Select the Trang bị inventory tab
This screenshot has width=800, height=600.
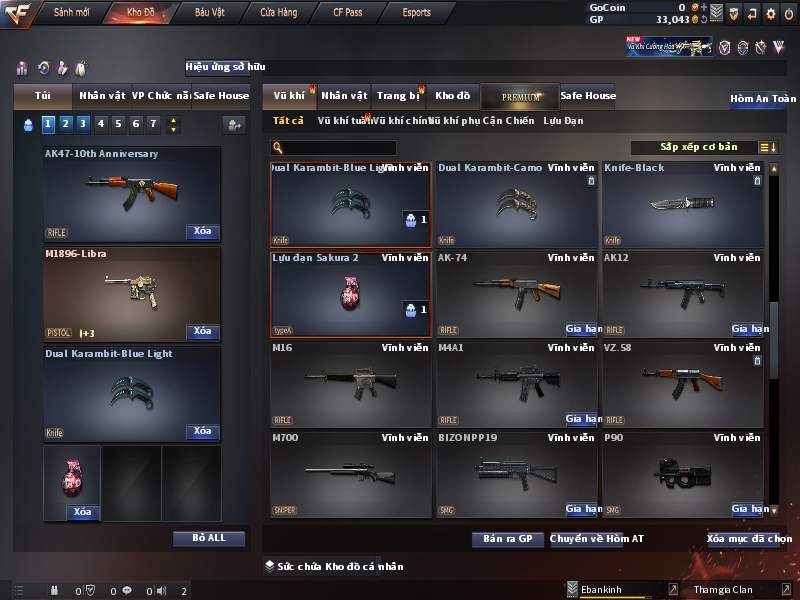point(398,96)
